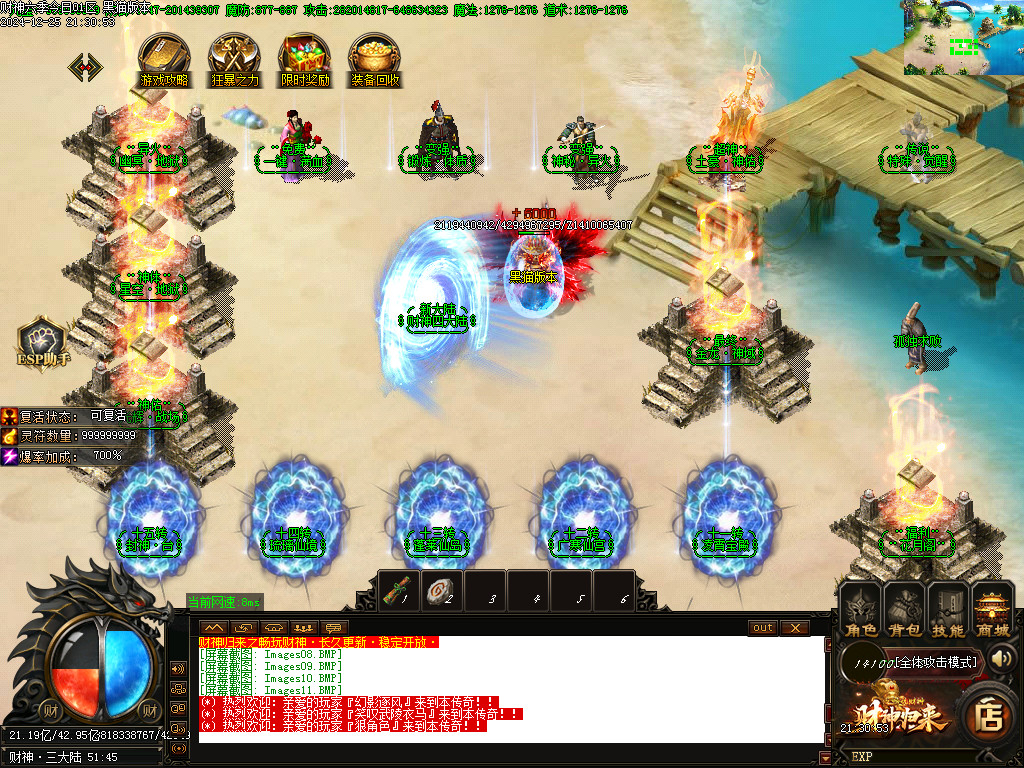Select the speech-bubble chat channel tab
1024x768 pixels.
pos(335,628)
